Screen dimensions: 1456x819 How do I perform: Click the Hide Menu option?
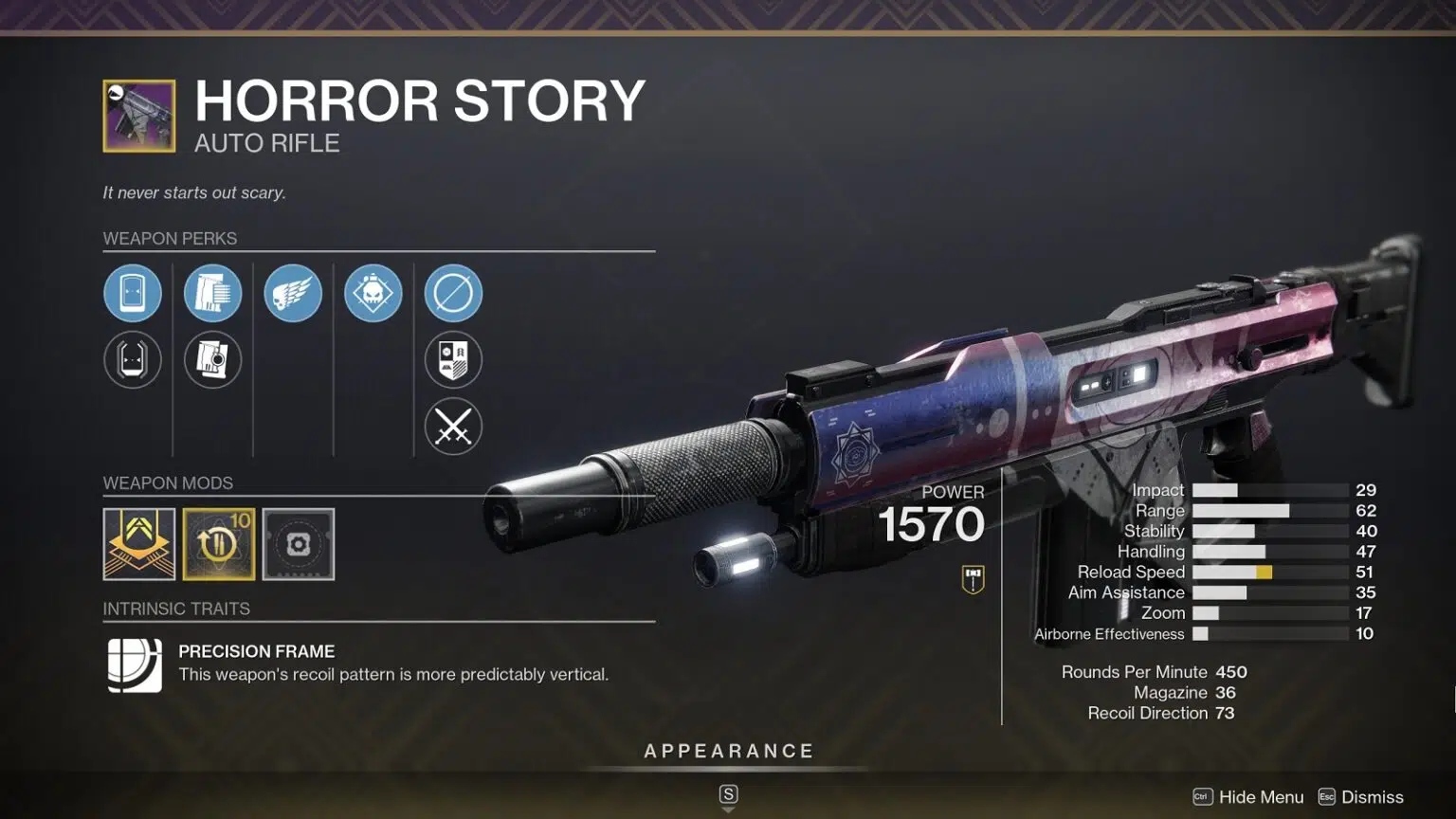click(x=1248, y=797)
